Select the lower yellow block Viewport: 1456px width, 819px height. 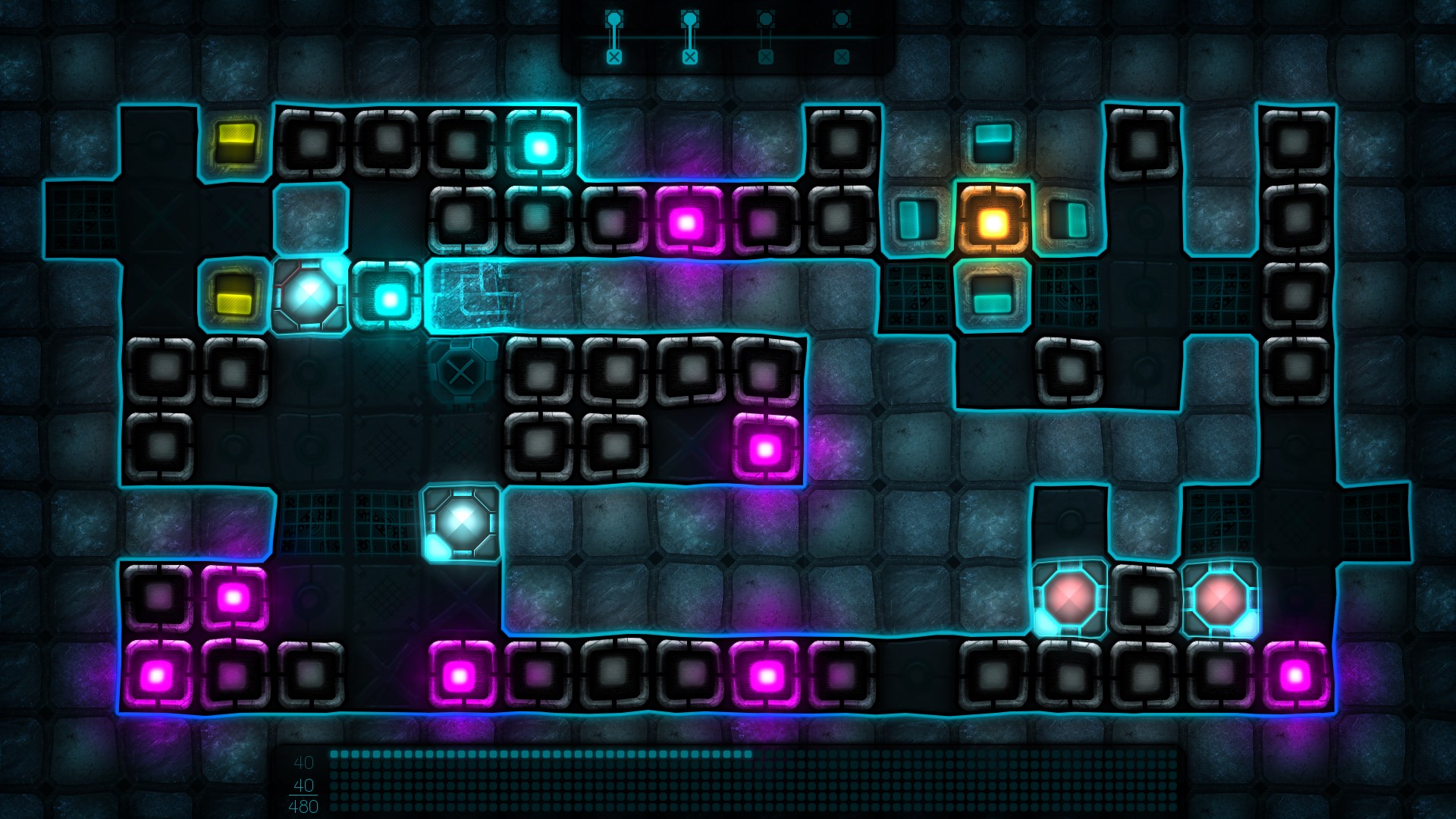[234, 297]
